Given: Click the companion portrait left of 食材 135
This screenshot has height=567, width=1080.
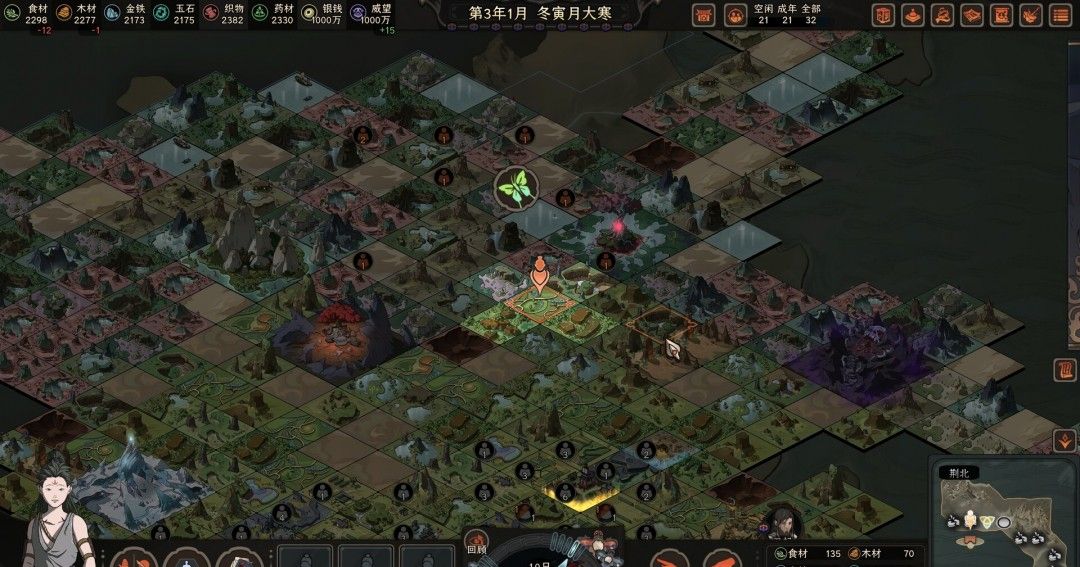Looking at the screenshot, I should pos(781,523).
